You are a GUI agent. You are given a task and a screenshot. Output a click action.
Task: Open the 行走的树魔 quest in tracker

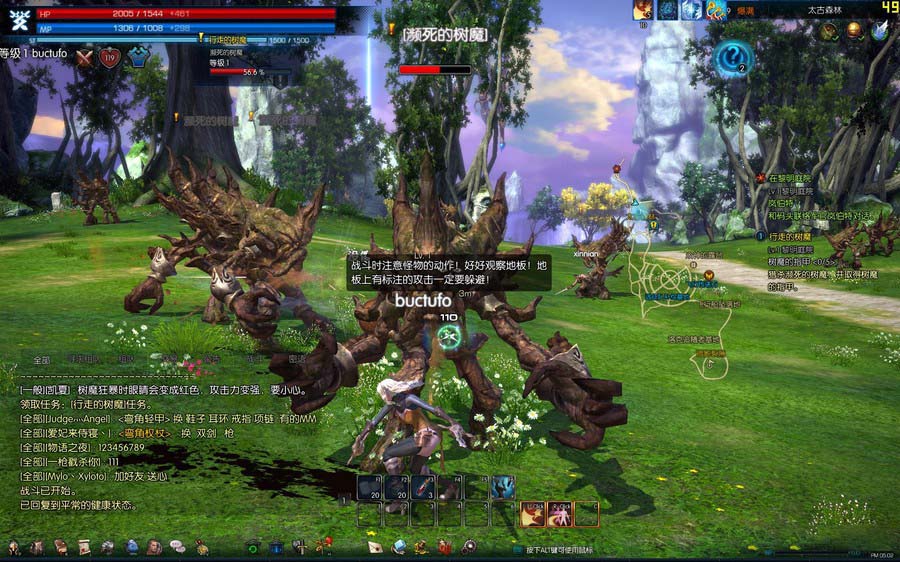coord(791,236)
